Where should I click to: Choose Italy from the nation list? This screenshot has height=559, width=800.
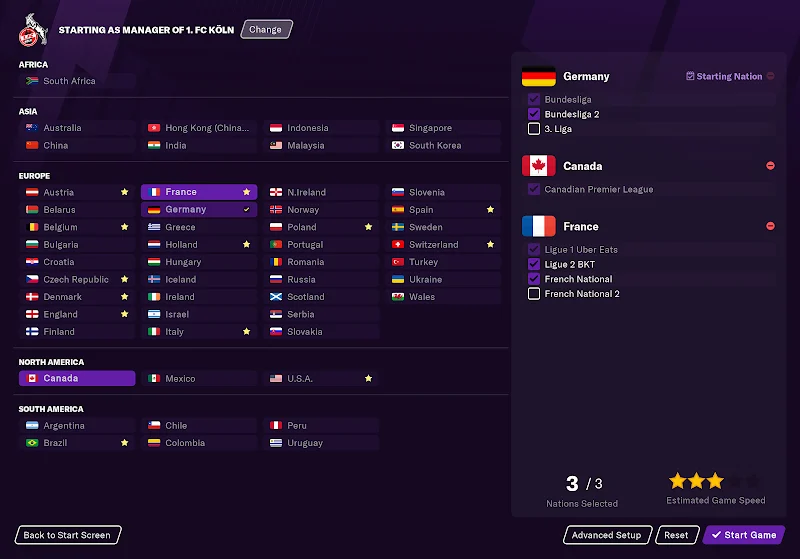[x=175, y=332]
